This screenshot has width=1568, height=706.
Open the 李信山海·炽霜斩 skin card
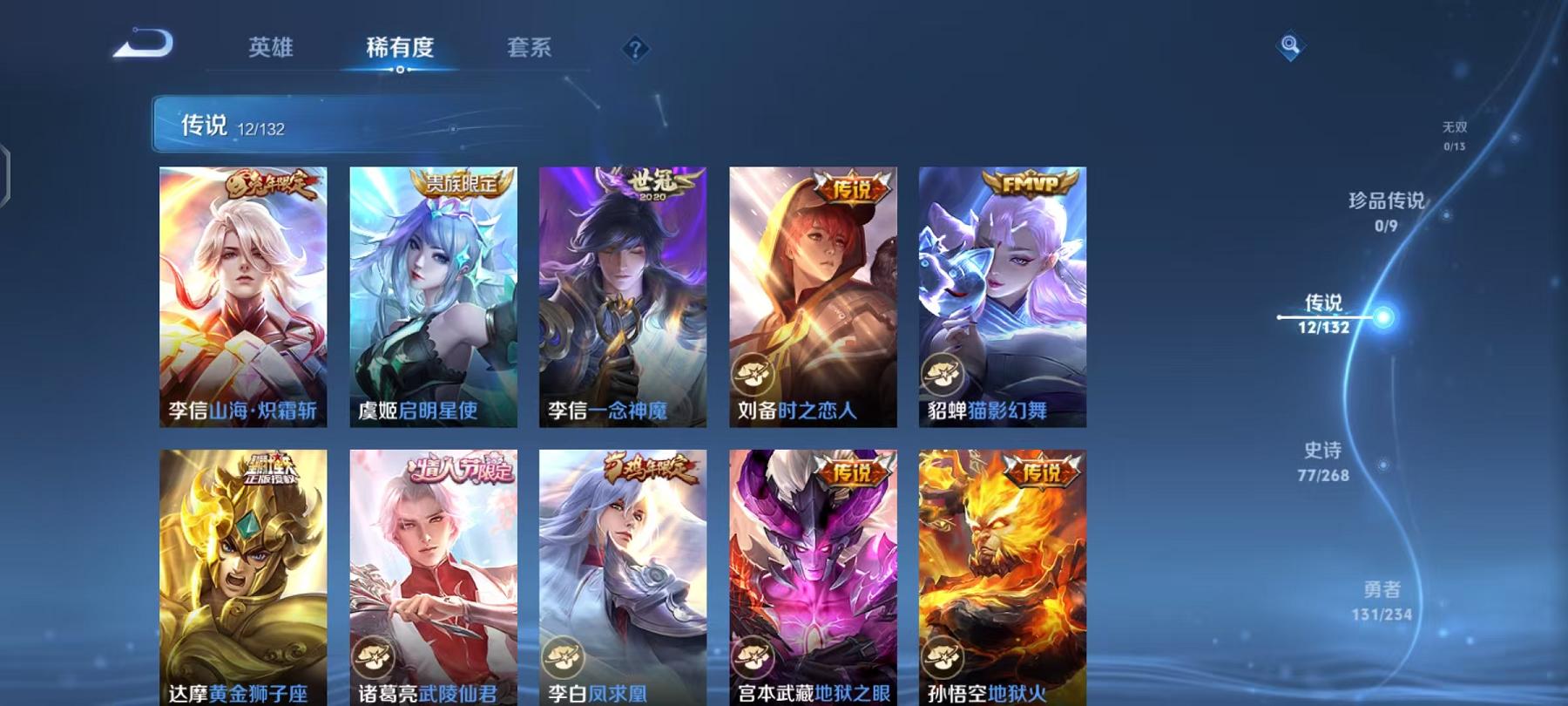pos(242,296)
